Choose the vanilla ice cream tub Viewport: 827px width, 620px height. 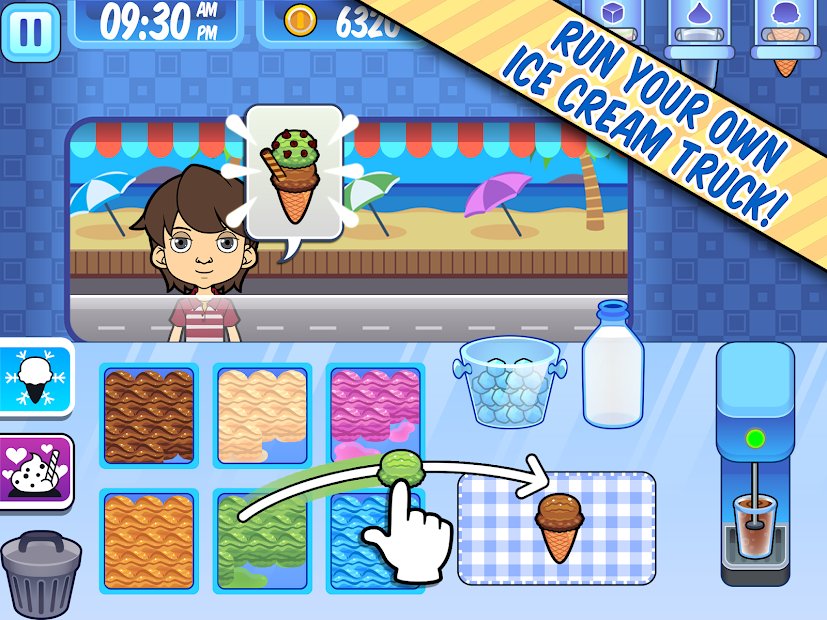tap(264, 414)
